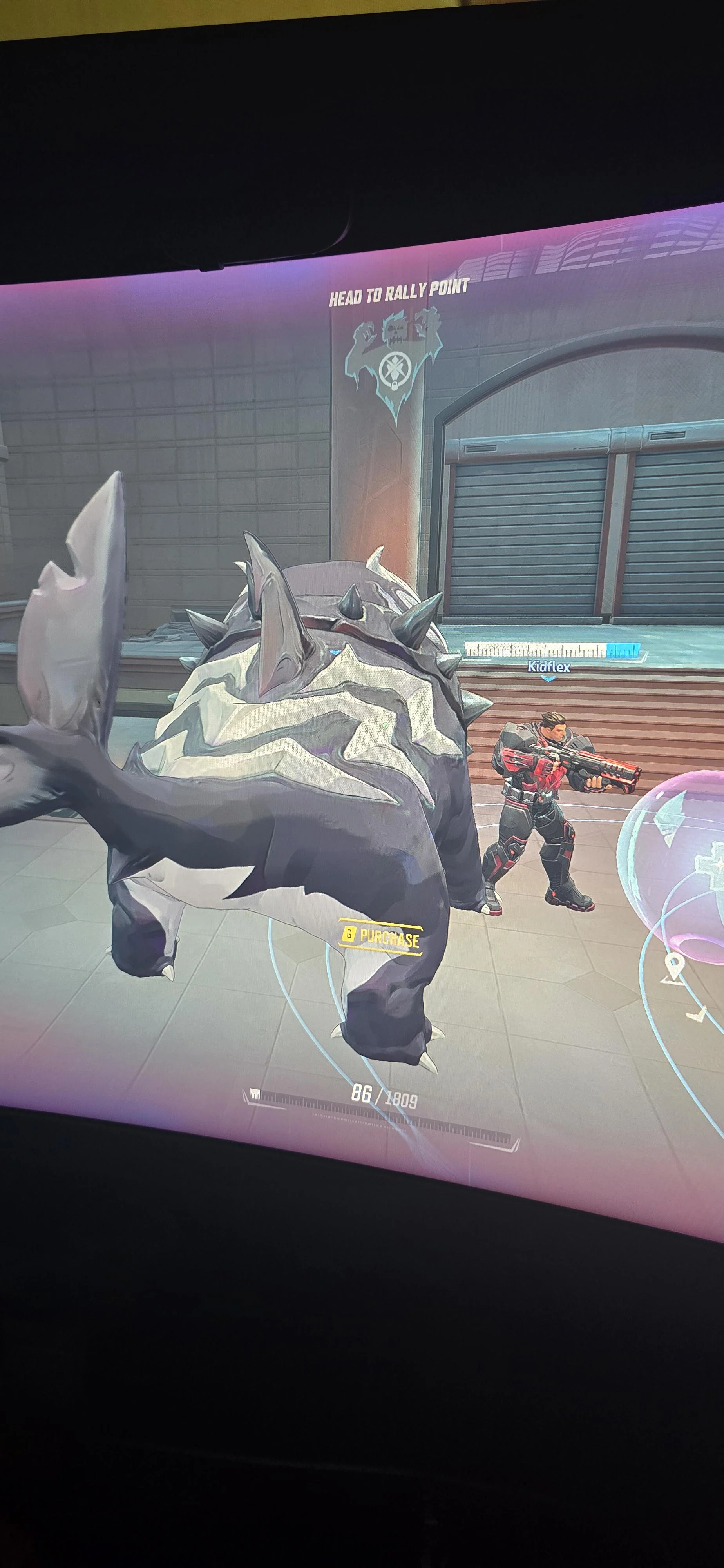Viewport: 724px width, 1568px height.
Task: Select the Kidflex player nameplate
Action: click(549, 666)
